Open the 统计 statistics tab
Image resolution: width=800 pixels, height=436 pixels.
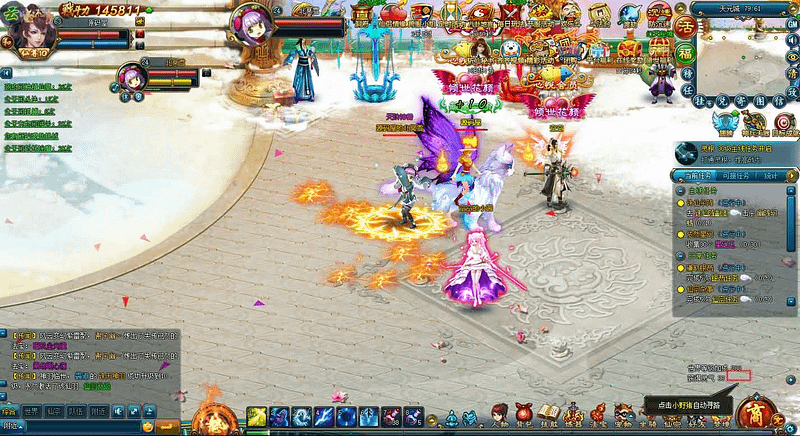[x=771, y=175]
